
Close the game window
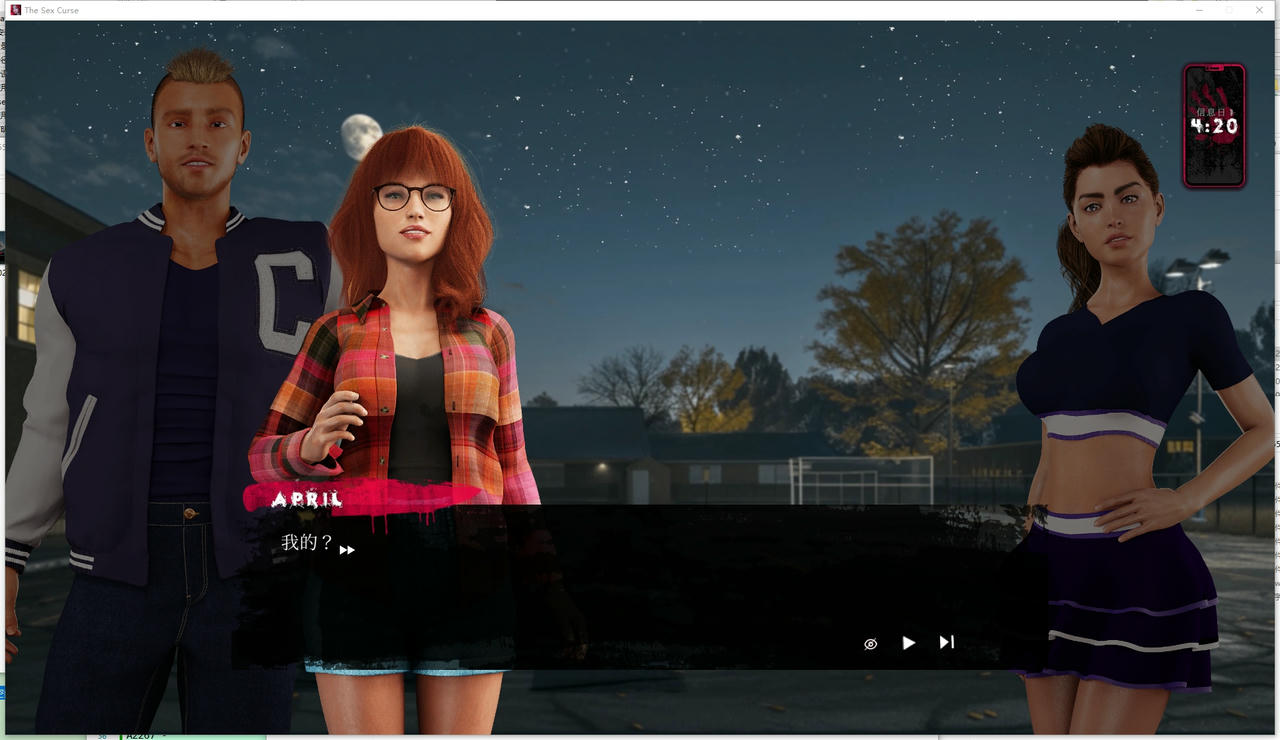click(1259, 10)
